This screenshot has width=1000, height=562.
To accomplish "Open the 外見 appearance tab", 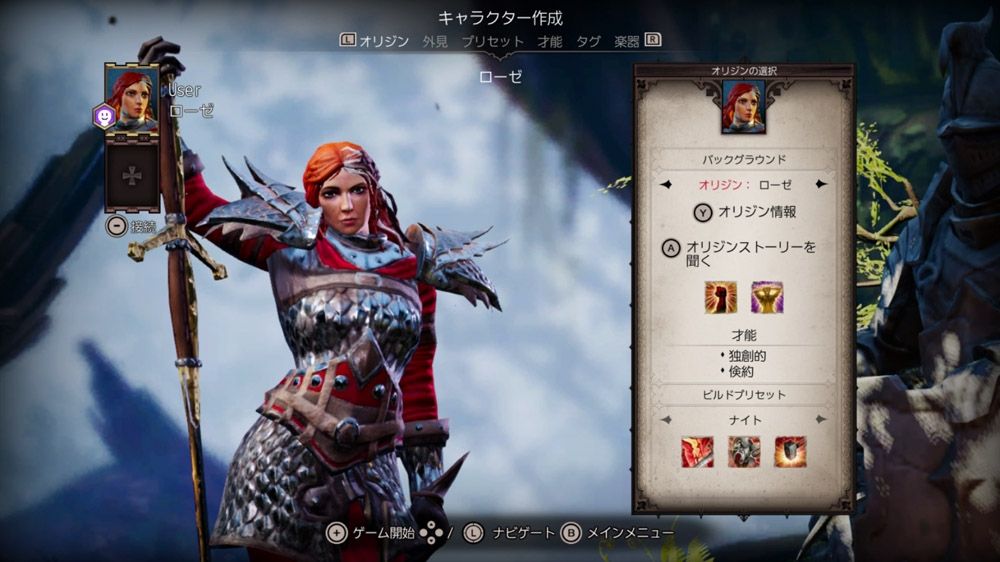I will tap(435, 41).
